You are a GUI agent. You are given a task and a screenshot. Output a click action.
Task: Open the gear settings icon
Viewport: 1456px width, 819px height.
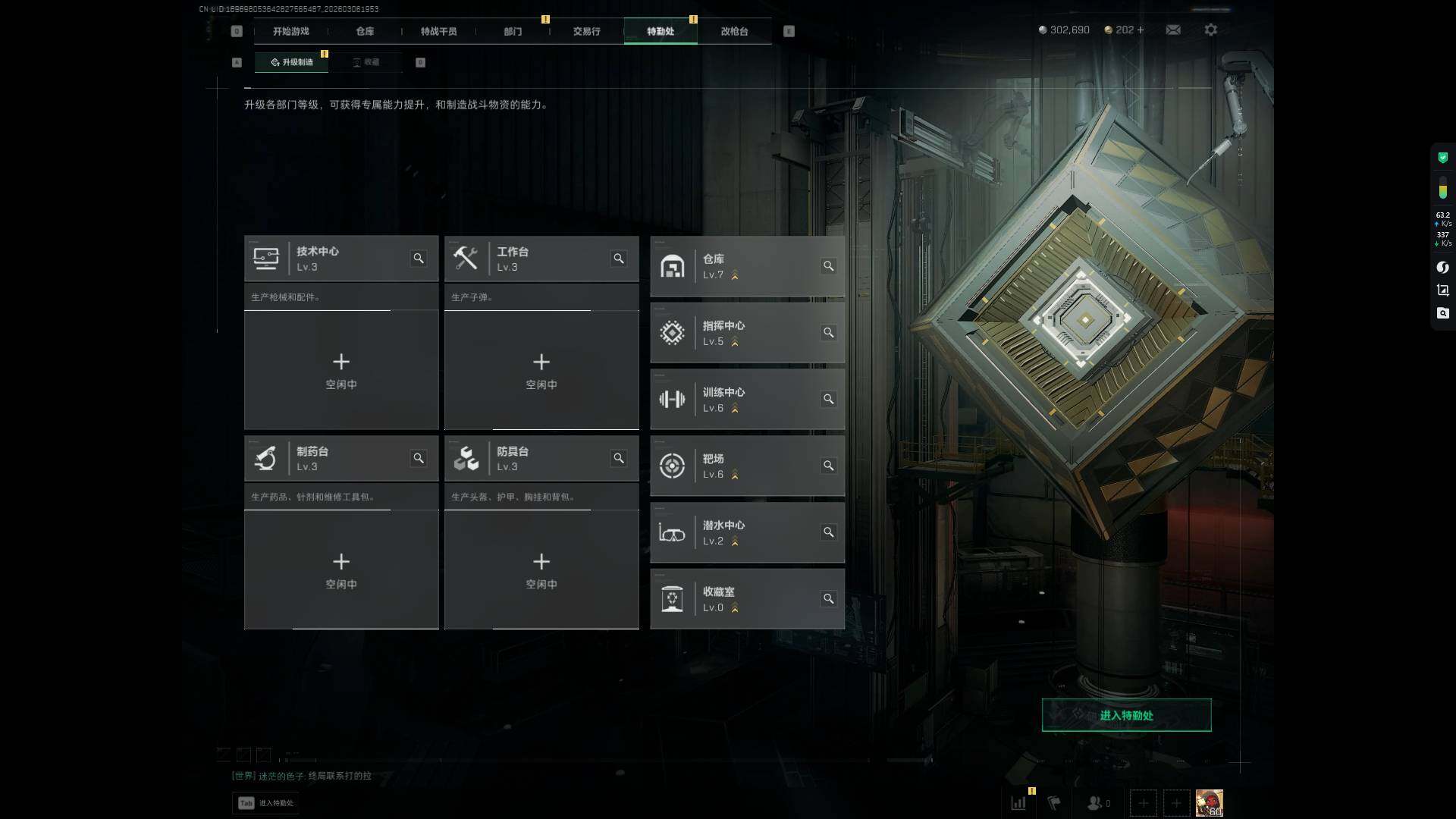(1211, 30)
